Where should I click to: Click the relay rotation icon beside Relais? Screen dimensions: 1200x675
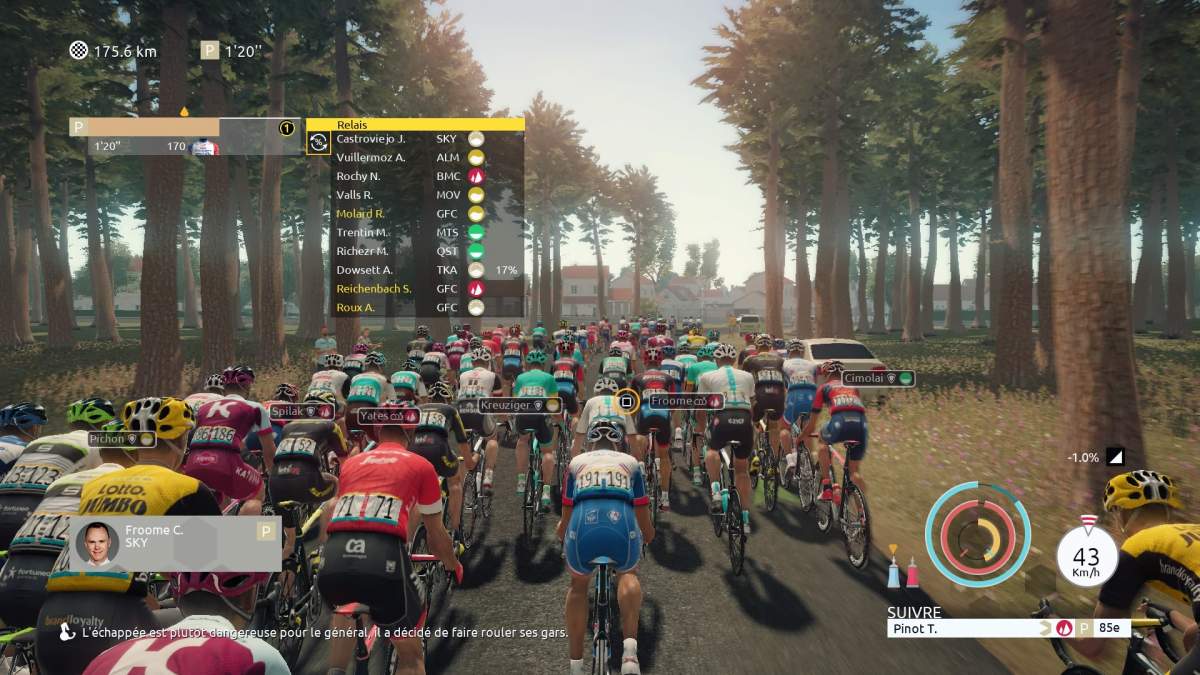pos(319,143)
